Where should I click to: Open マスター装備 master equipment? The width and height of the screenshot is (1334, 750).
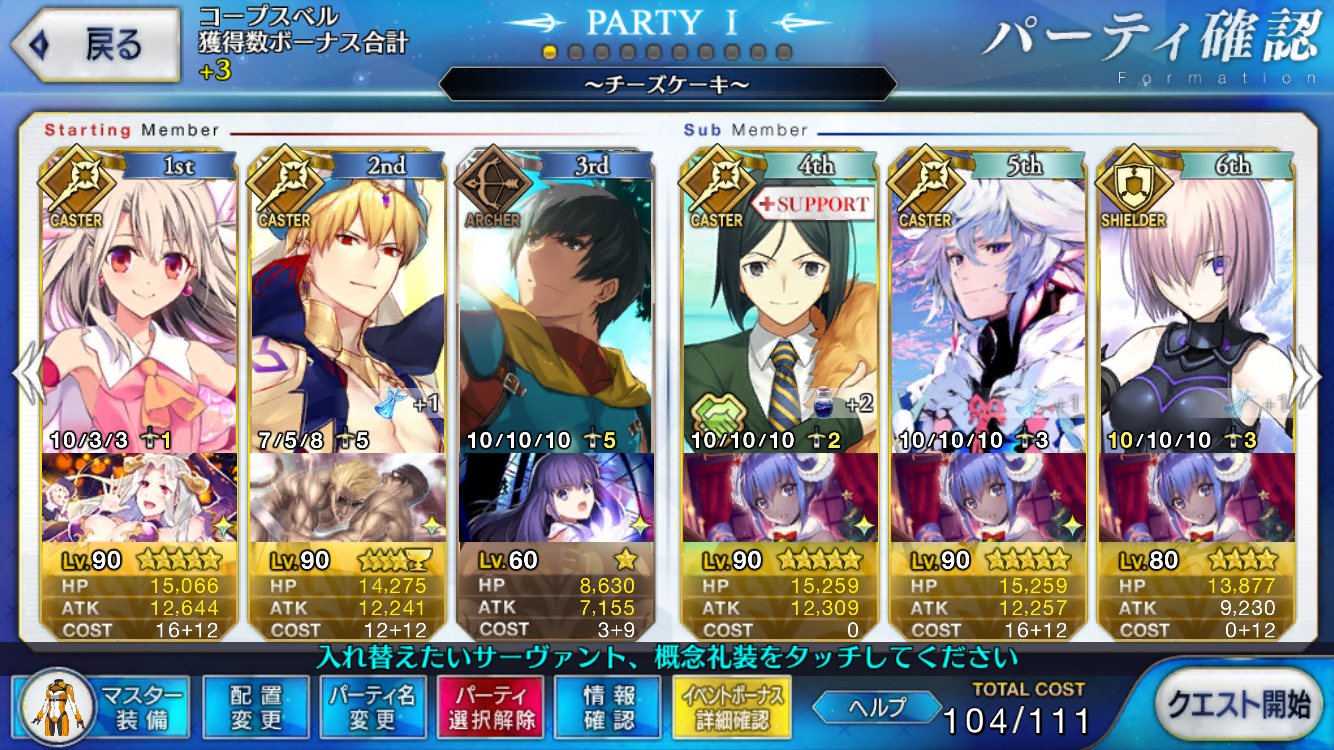(100, 706)
